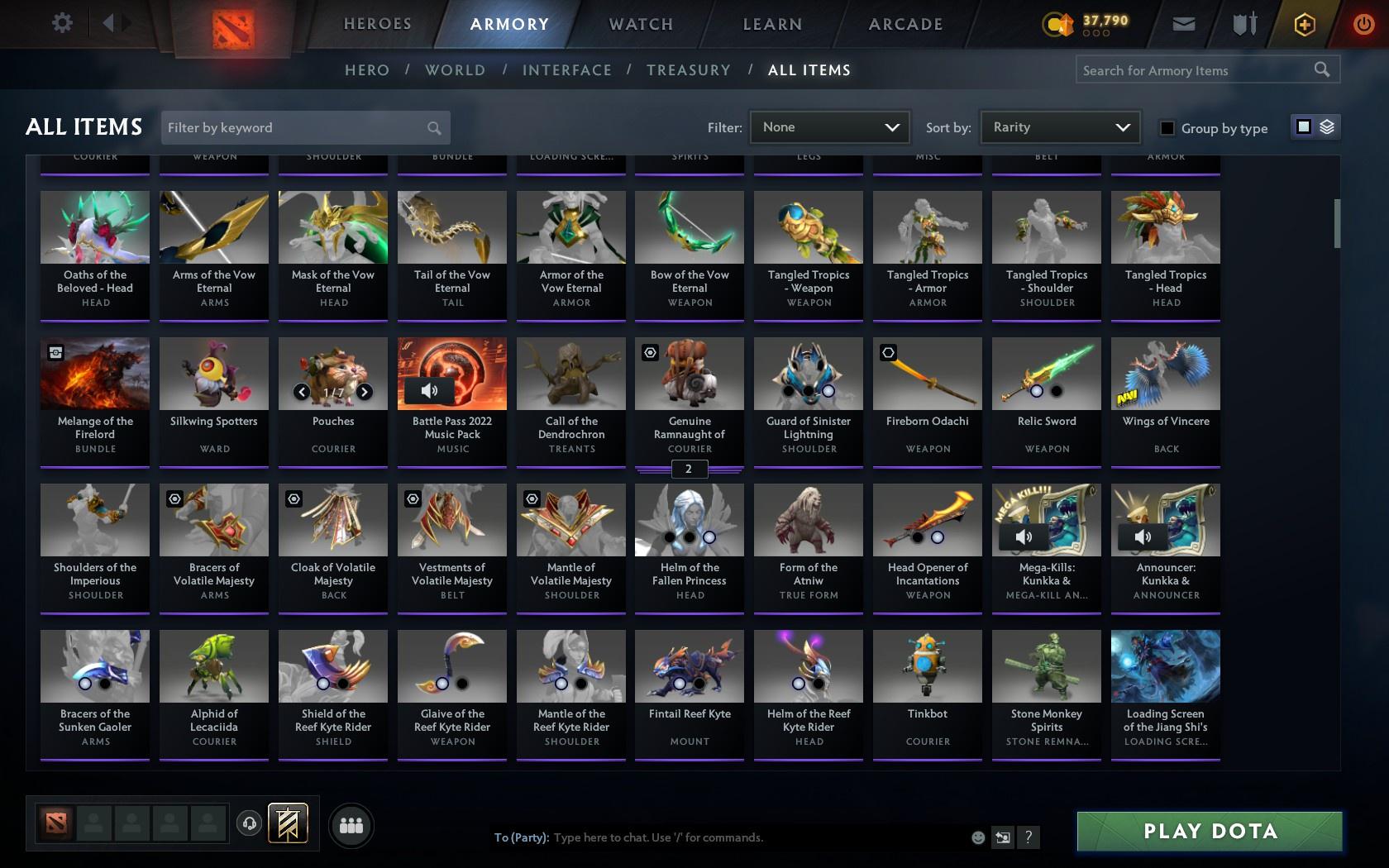1389x868 pixels.
Task: Click the guild banner icon beside the party slots
Action: (288, 823)
